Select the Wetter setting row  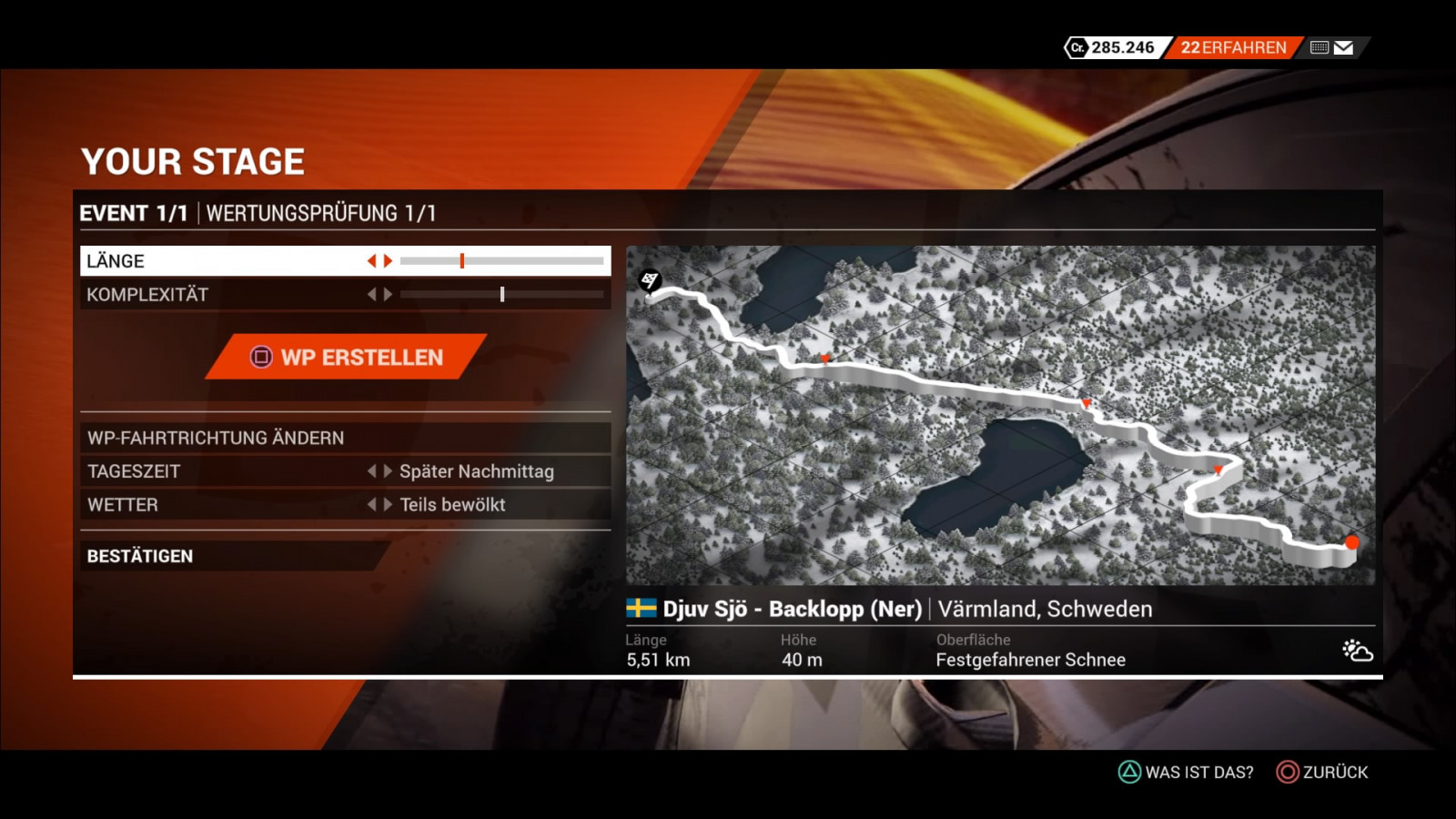[344, 505]
